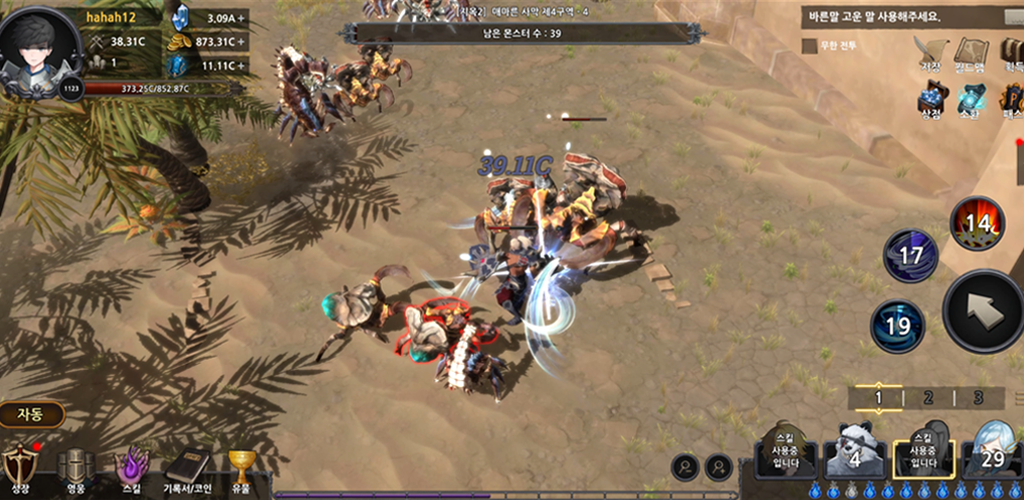
Task: Open the 소환 summon icon
Action: (971, 100)
